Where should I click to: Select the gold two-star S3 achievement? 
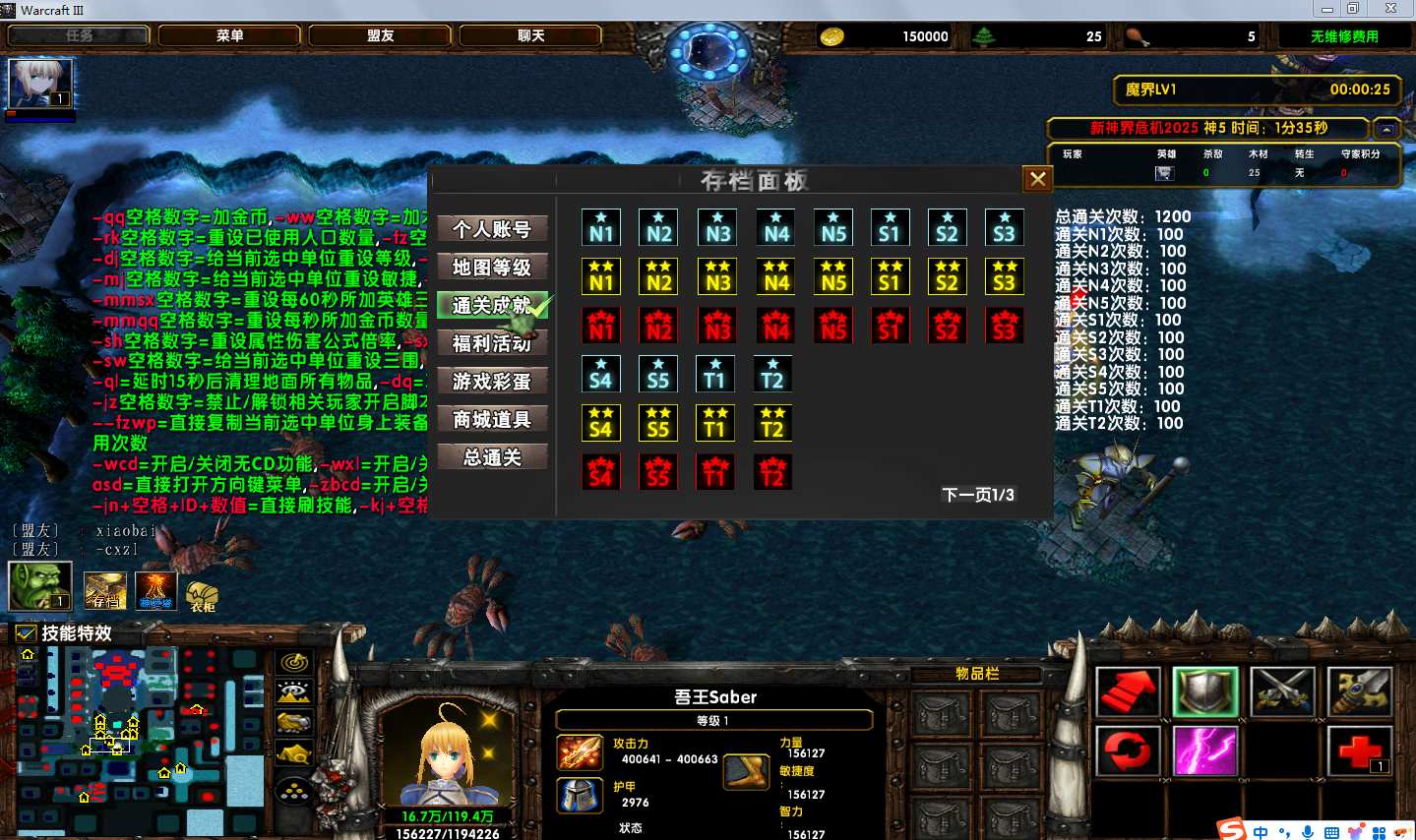1004,276
